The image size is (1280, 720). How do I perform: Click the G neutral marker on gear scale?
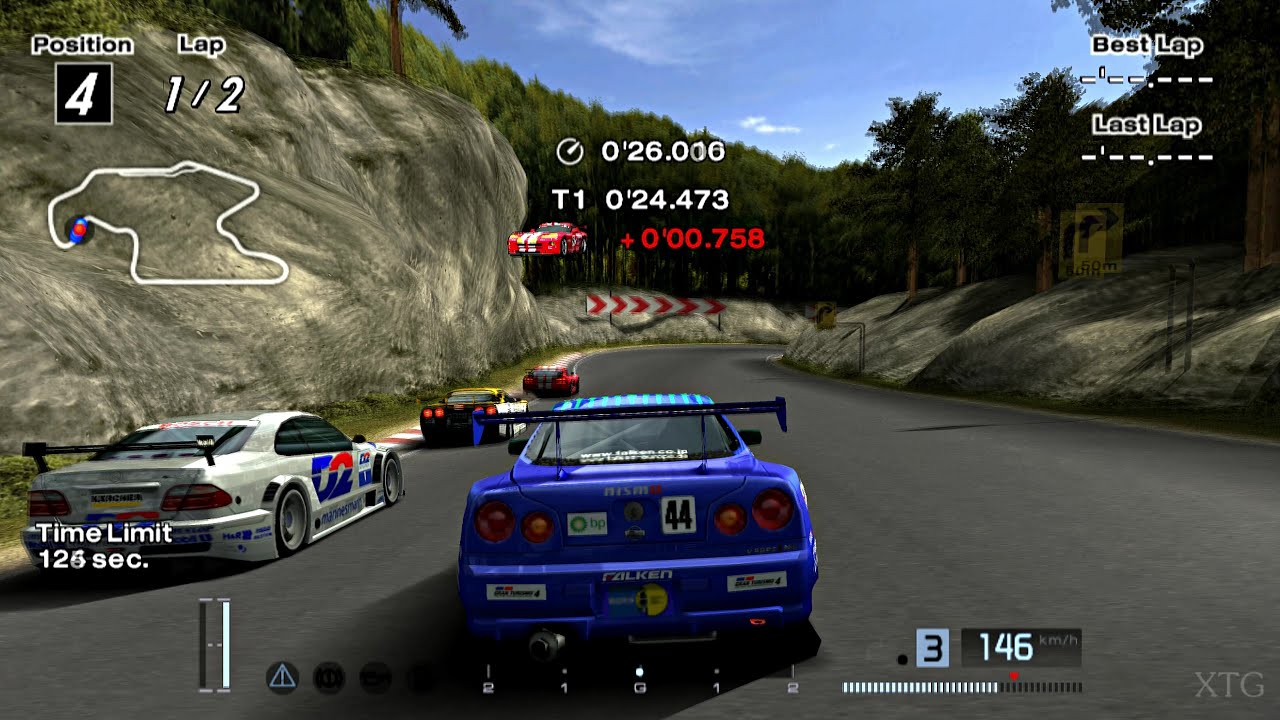[x=639, y=688]
